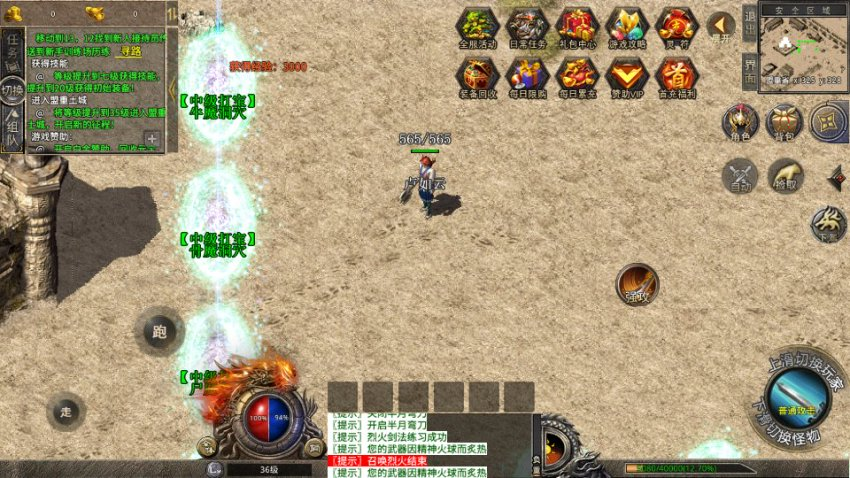Viewport: 850px width, 478px height.
Task: Toggle 自动 auto-combat
Action: (740, 176)
